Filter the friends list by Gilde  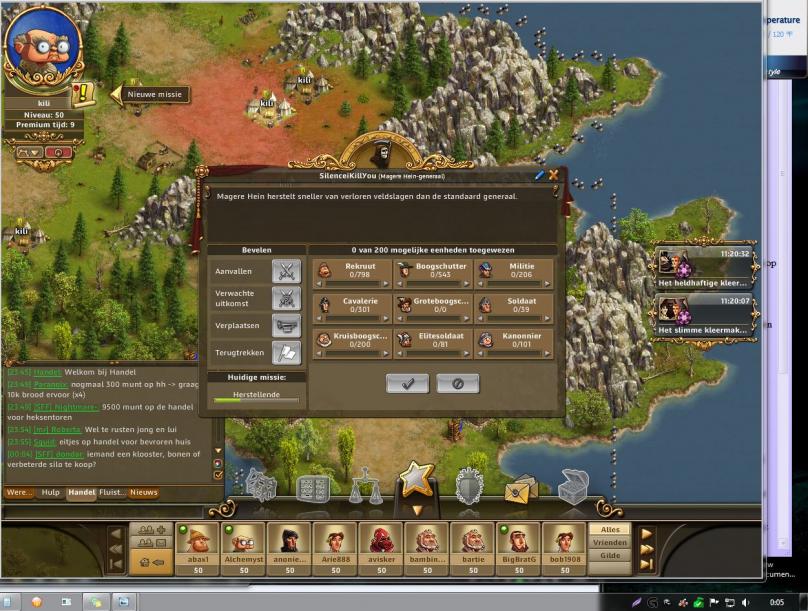[x=610, y=555]
